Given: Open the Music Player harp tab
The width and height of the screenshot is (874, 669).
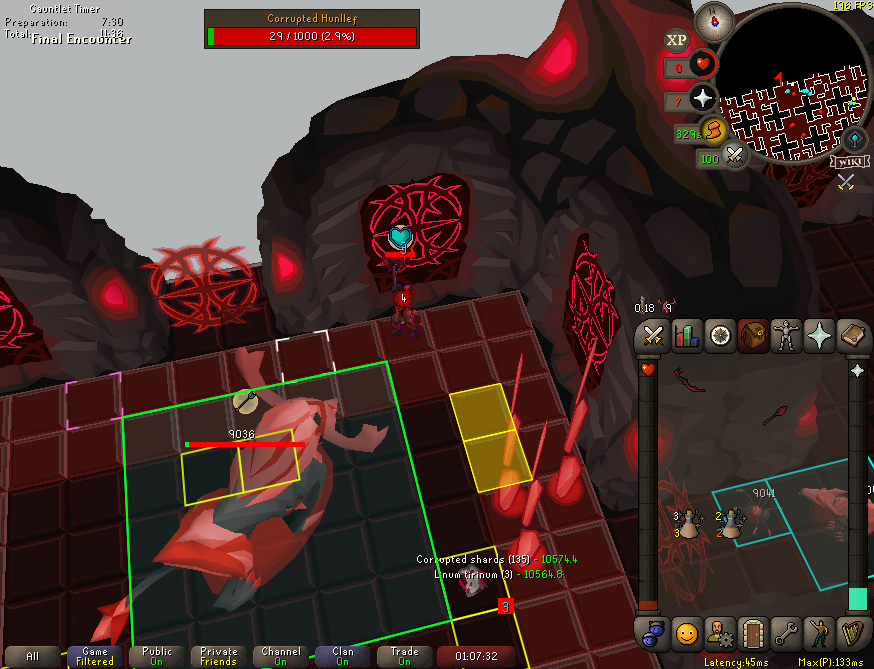Looking at the screenshot, I should click(852, 632).
